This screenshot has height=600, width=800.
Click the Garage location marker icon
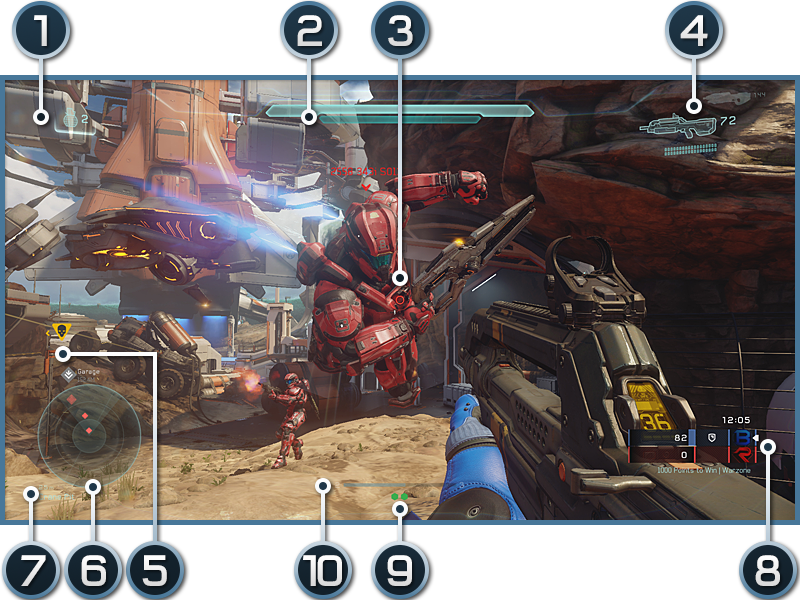coord(68,375)
